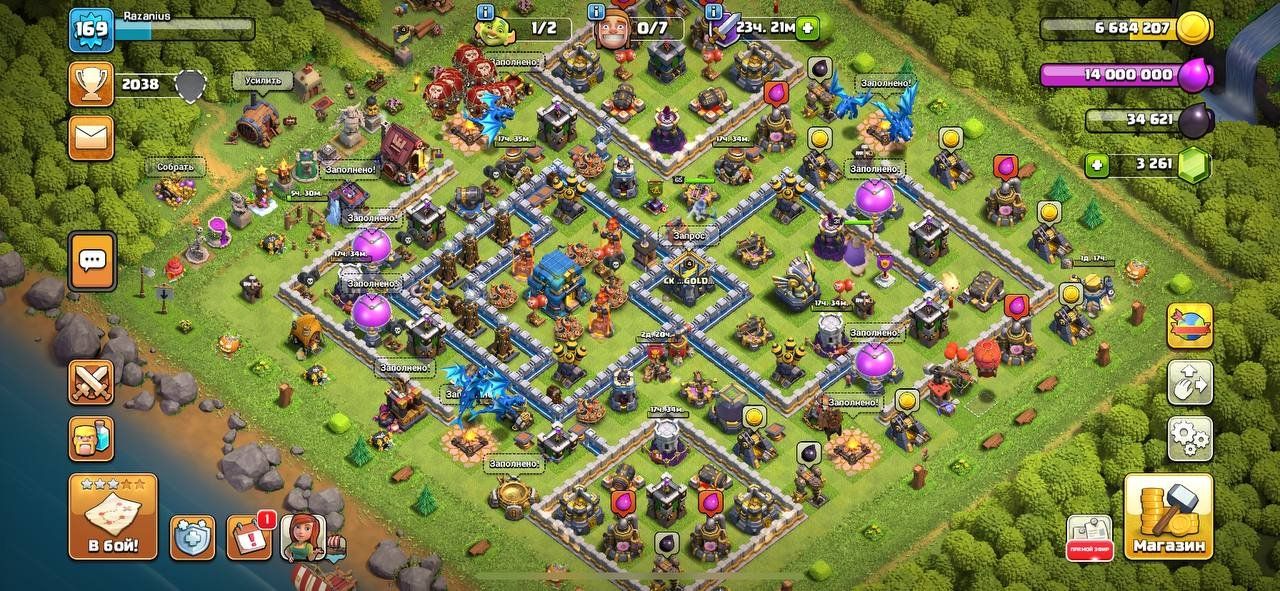The image size is (1280, 591).
Task: Open the level 169 player profile badge
Action: (90, 30)
